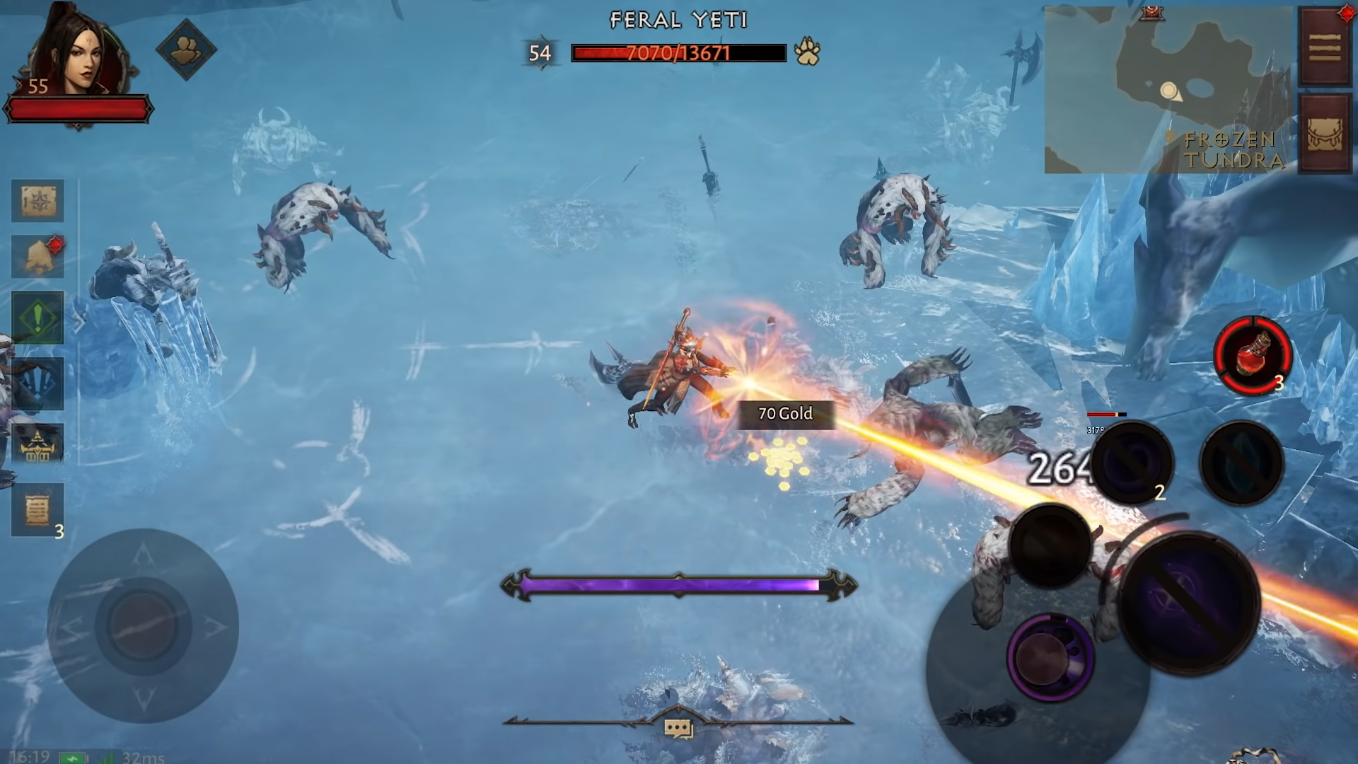Viewport: 1358px width, 764px height.
Task: Use the scroll item showing count 3
Action: (37, 510)
